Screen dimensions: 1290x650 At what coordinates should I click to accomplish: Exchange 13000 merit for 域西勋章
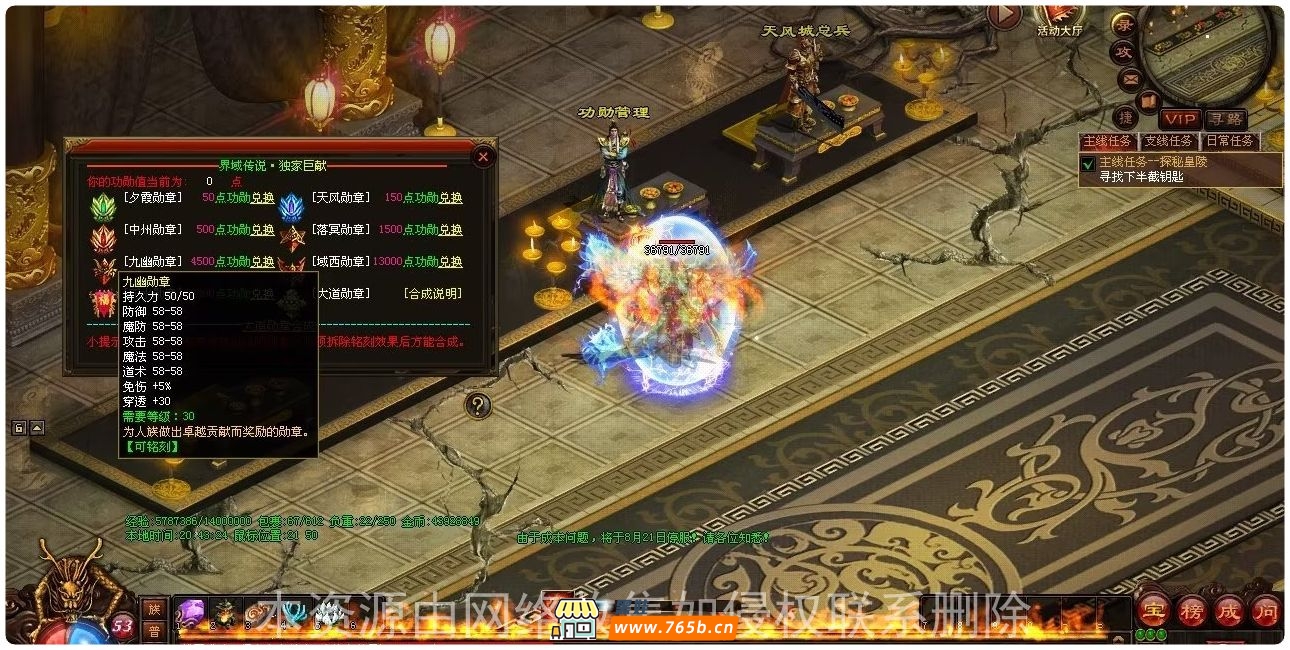click(451, 262)
